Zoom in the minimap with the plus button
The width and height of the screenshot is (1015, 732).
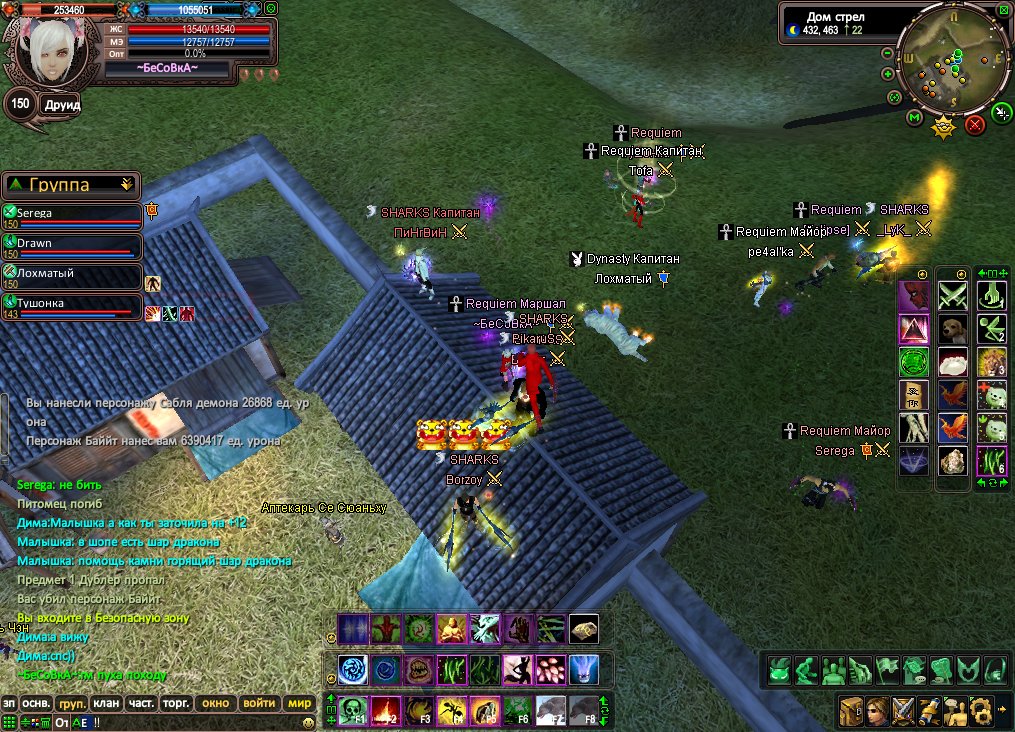coord(887,74)
